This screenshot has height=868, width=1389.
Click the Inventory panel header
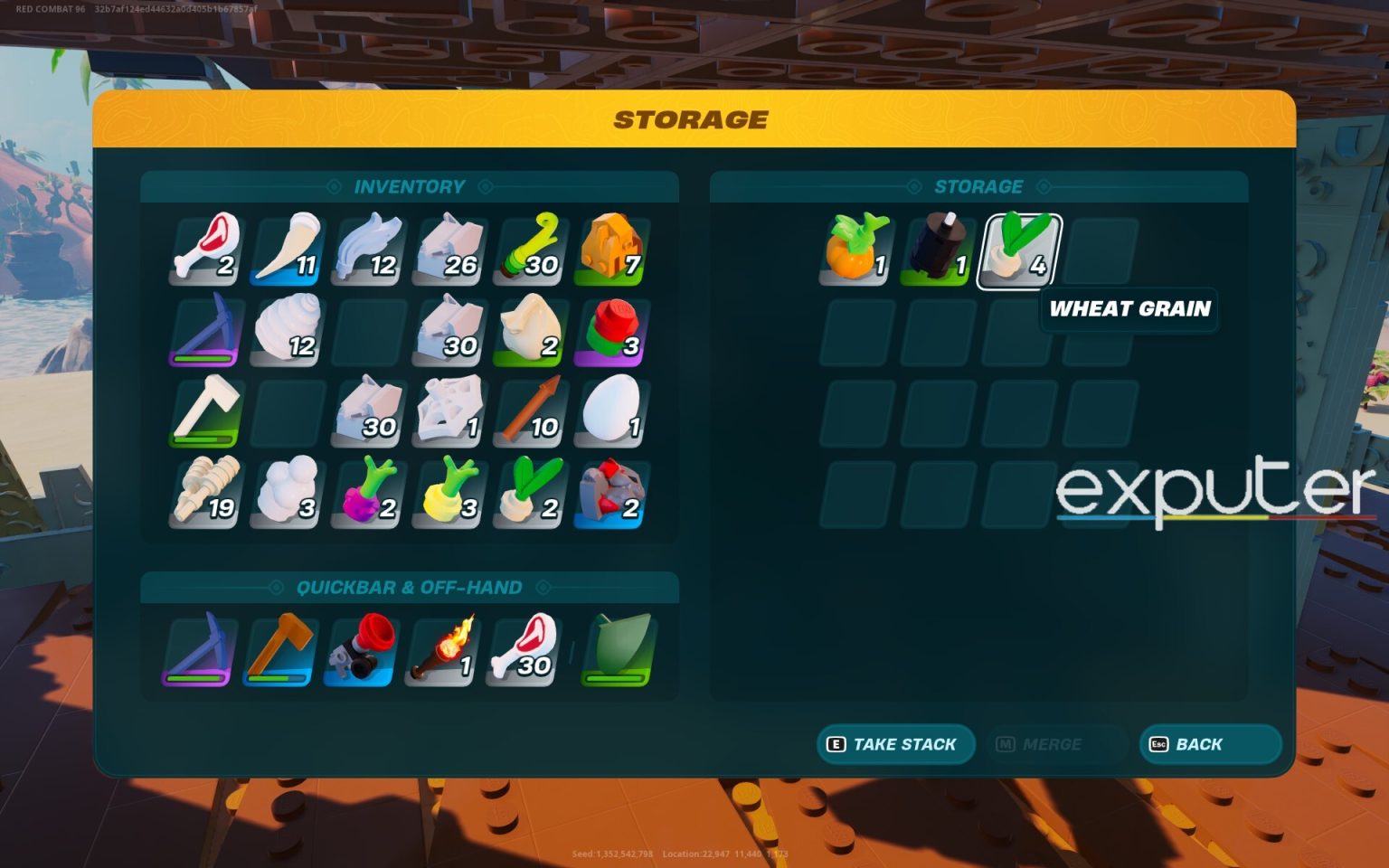pyautogui.click(x=411, y=186)
